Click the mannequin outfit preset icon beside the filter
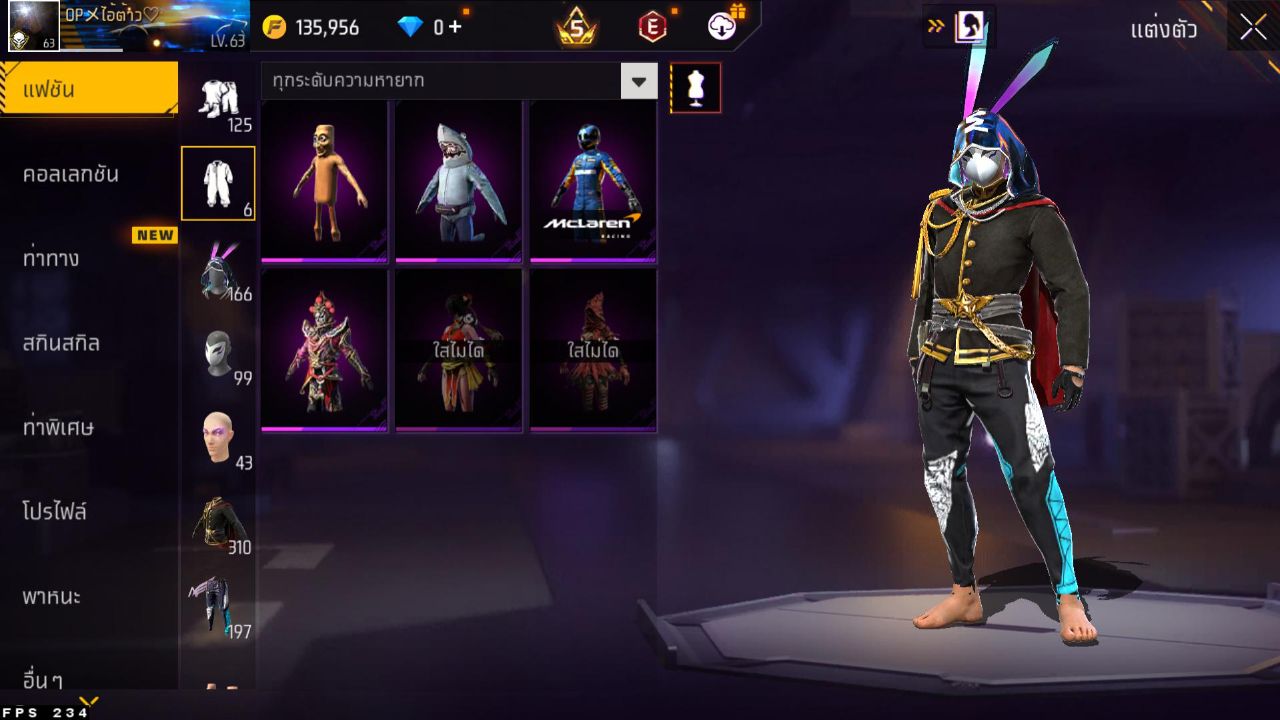 coord(695,87)
